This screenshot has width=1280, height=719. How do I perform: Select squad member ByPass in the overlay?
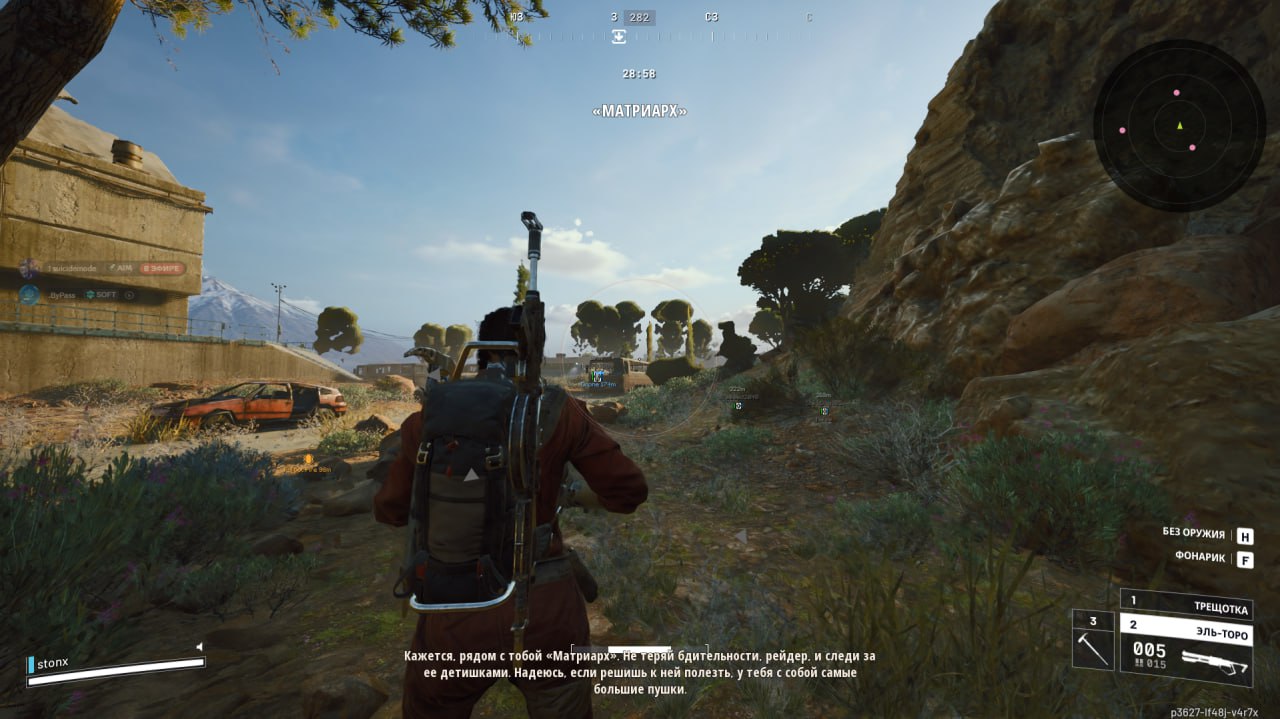pyautogui.click(x=62, y=295)
